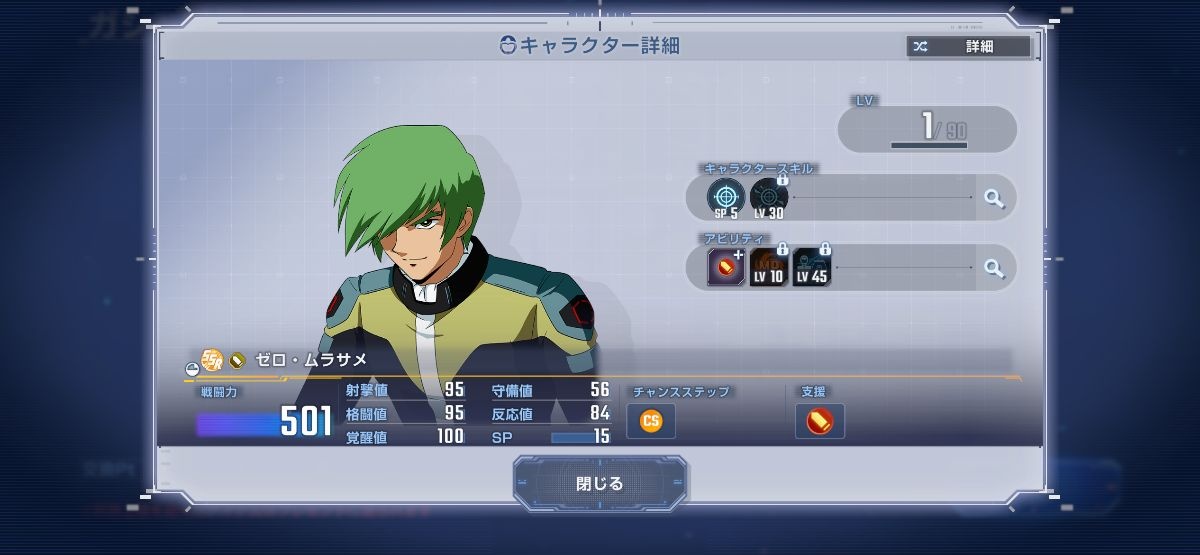Toggle the 詳細 details view button
Viewport: 1200px width, 555px height.
point(968,46)
